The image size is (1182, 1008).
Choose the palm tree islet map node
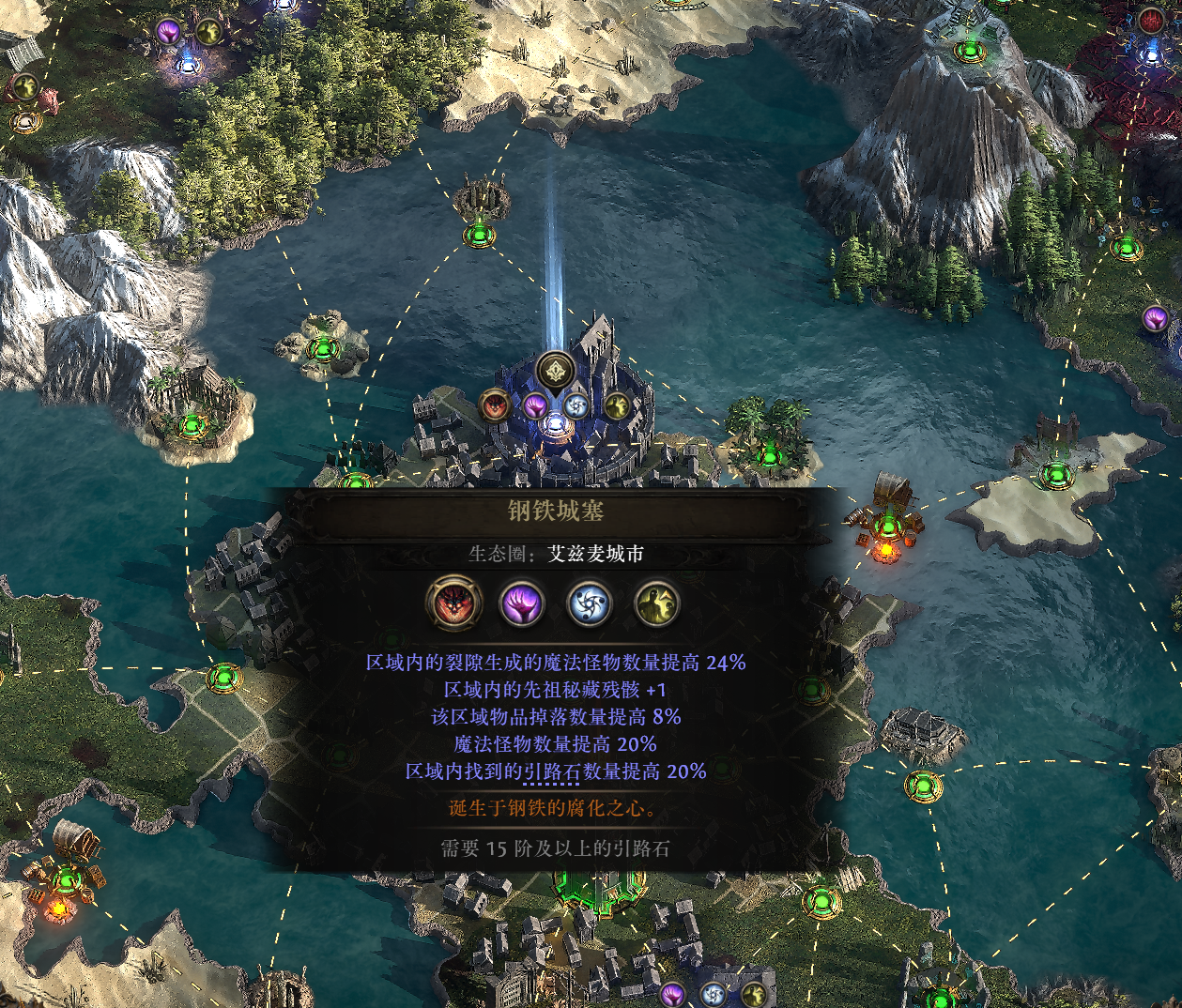[x=770, y=456]
